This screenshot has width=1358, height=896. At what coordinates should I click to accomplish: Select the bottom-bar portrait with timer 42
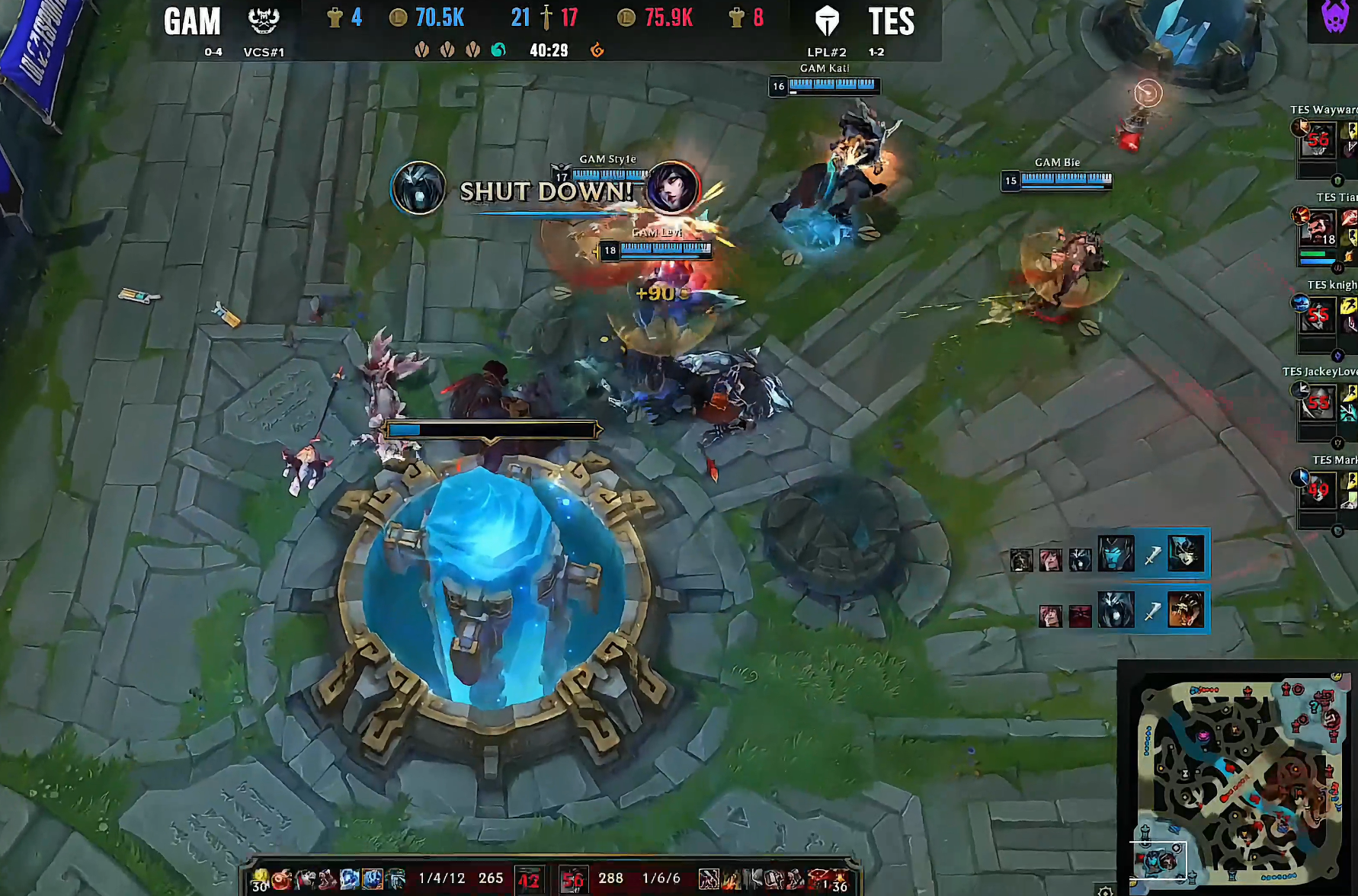click(x=528, y=880)
